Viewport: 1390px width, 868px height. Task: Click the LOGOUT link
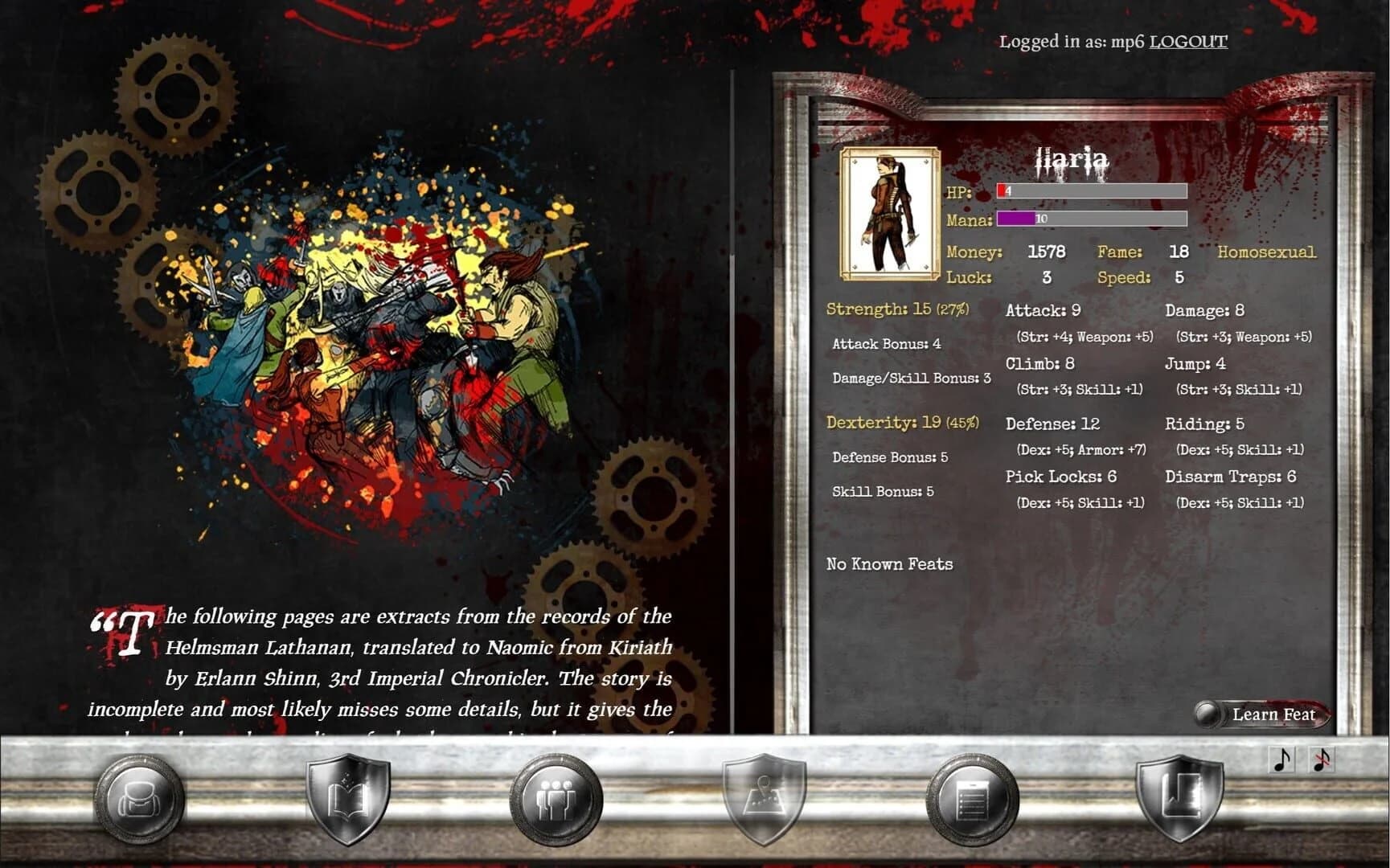click(1187, 42)
